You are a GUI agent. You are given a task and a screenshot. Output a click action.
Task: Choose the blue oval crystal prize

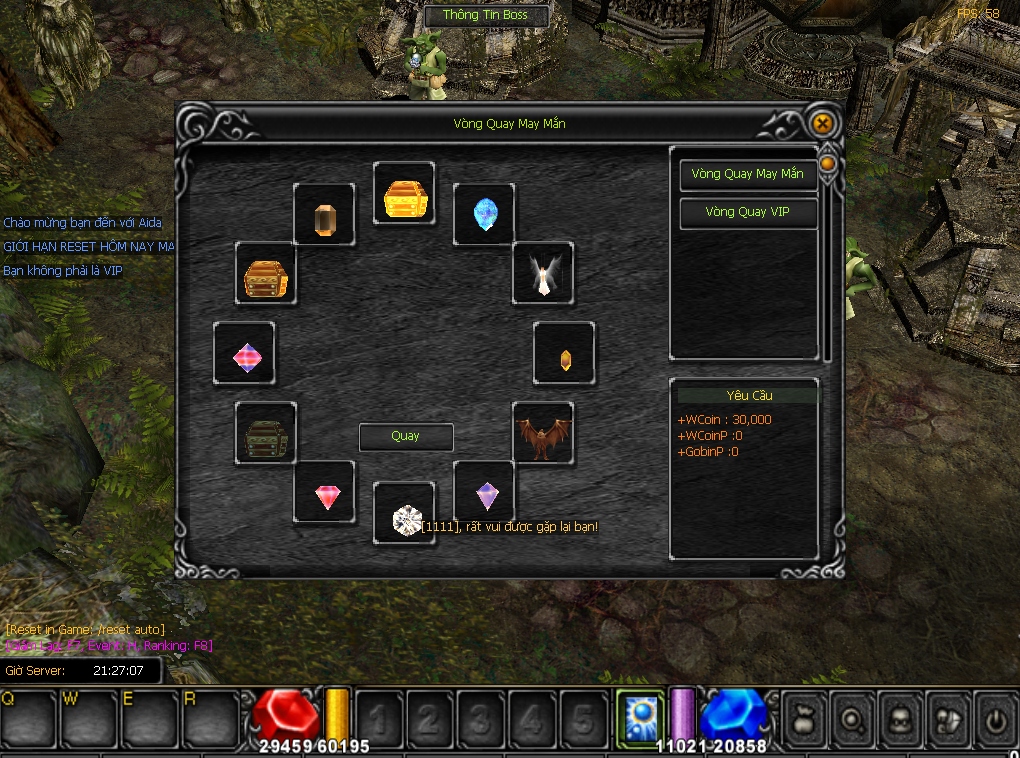click(484, 214)
